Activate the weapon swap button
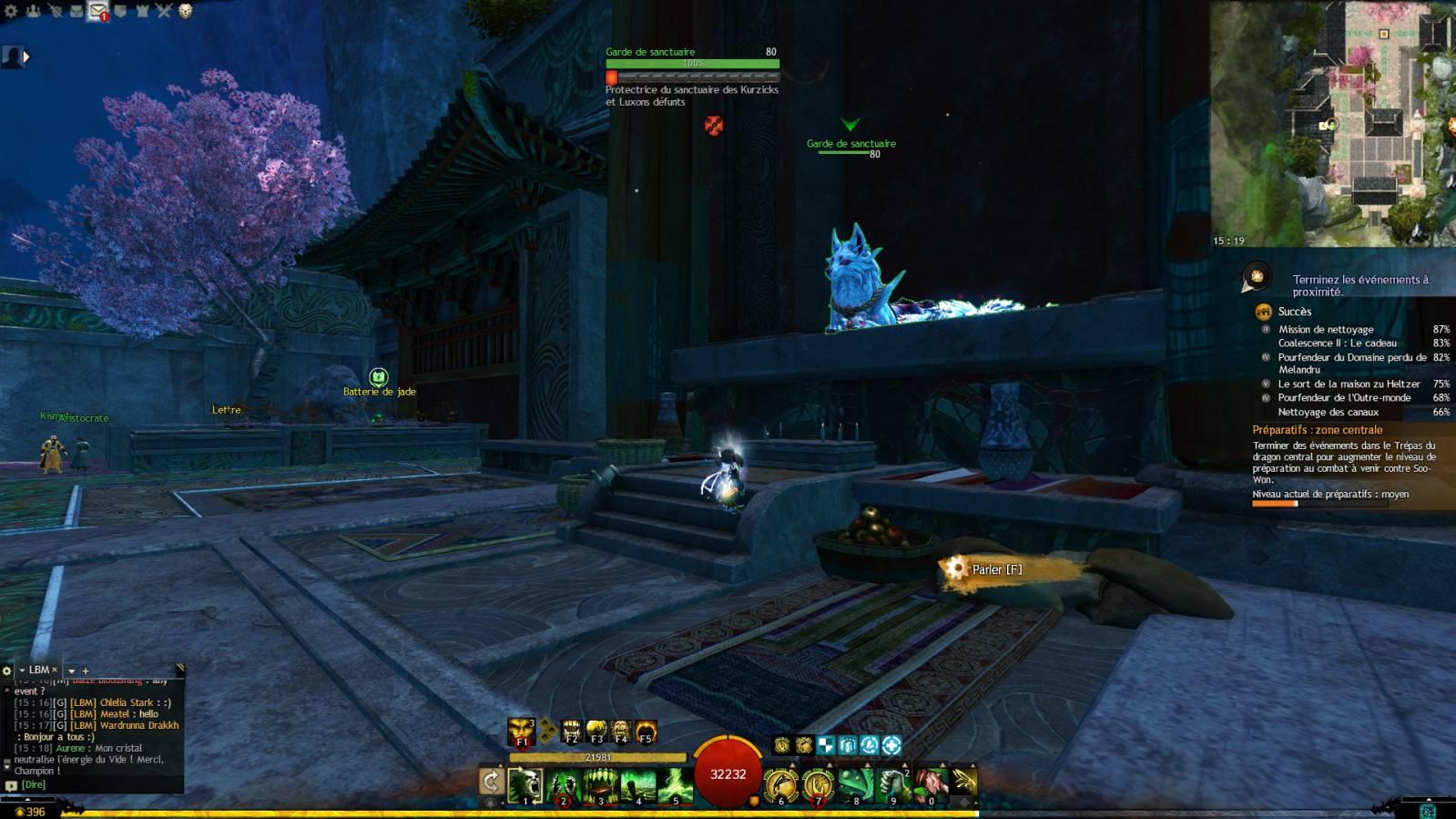Screen dimensions: 1456x819 click(x=491, y=782)
